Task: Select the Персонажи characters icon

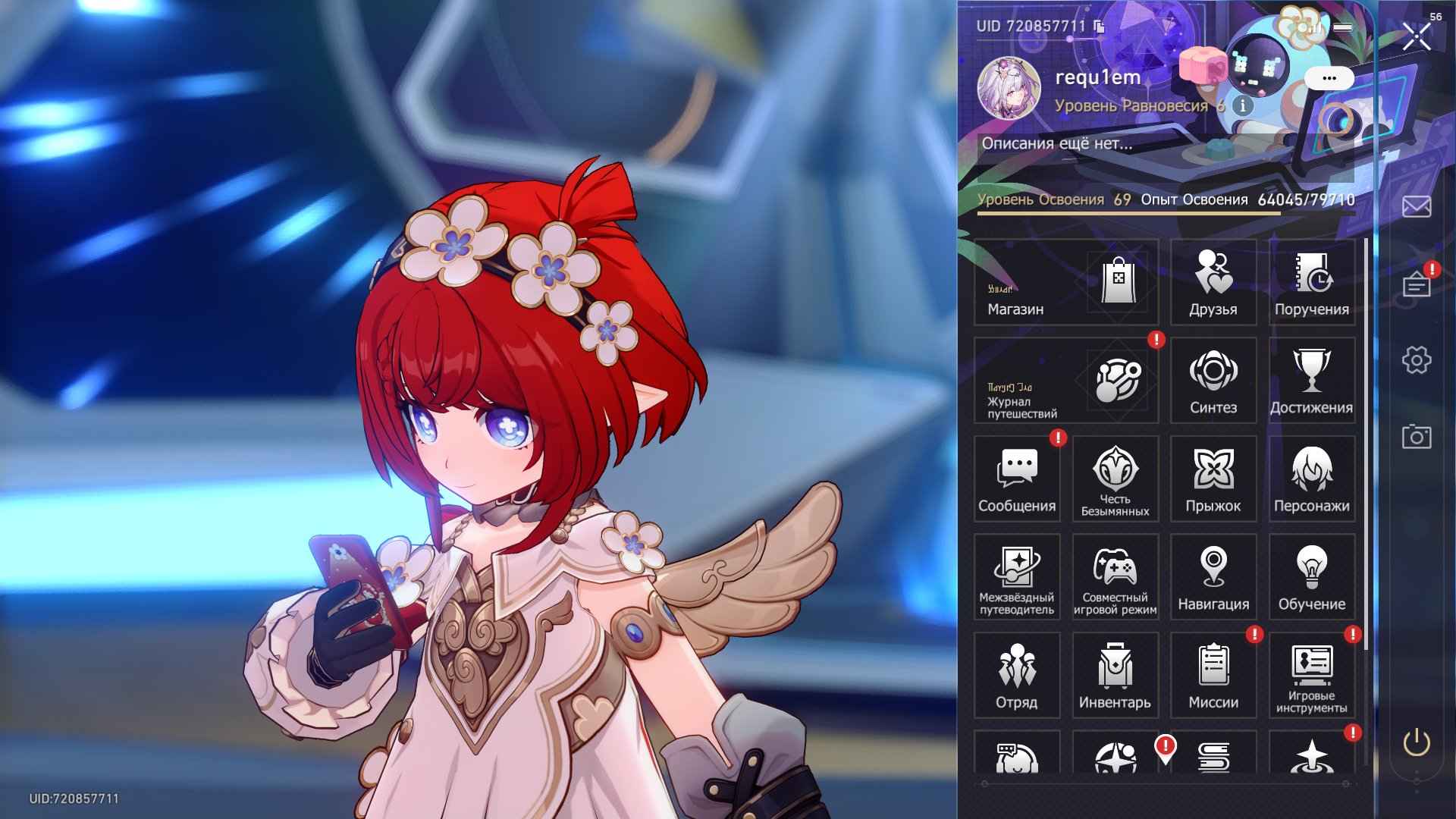Action: pyautogui.click(x=1311, y=474)
